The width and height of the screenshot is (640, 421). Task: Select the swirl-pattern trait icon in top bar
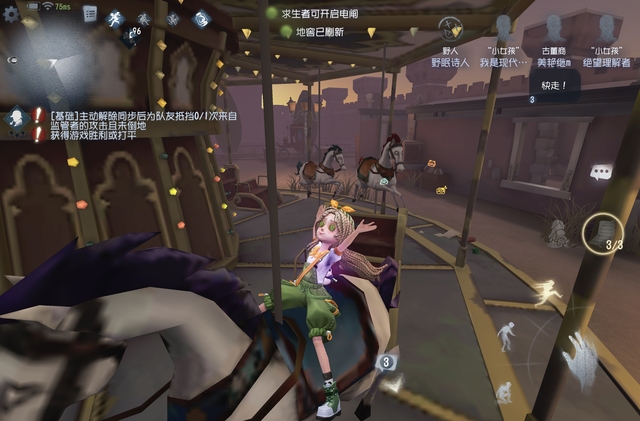[202, 18]
